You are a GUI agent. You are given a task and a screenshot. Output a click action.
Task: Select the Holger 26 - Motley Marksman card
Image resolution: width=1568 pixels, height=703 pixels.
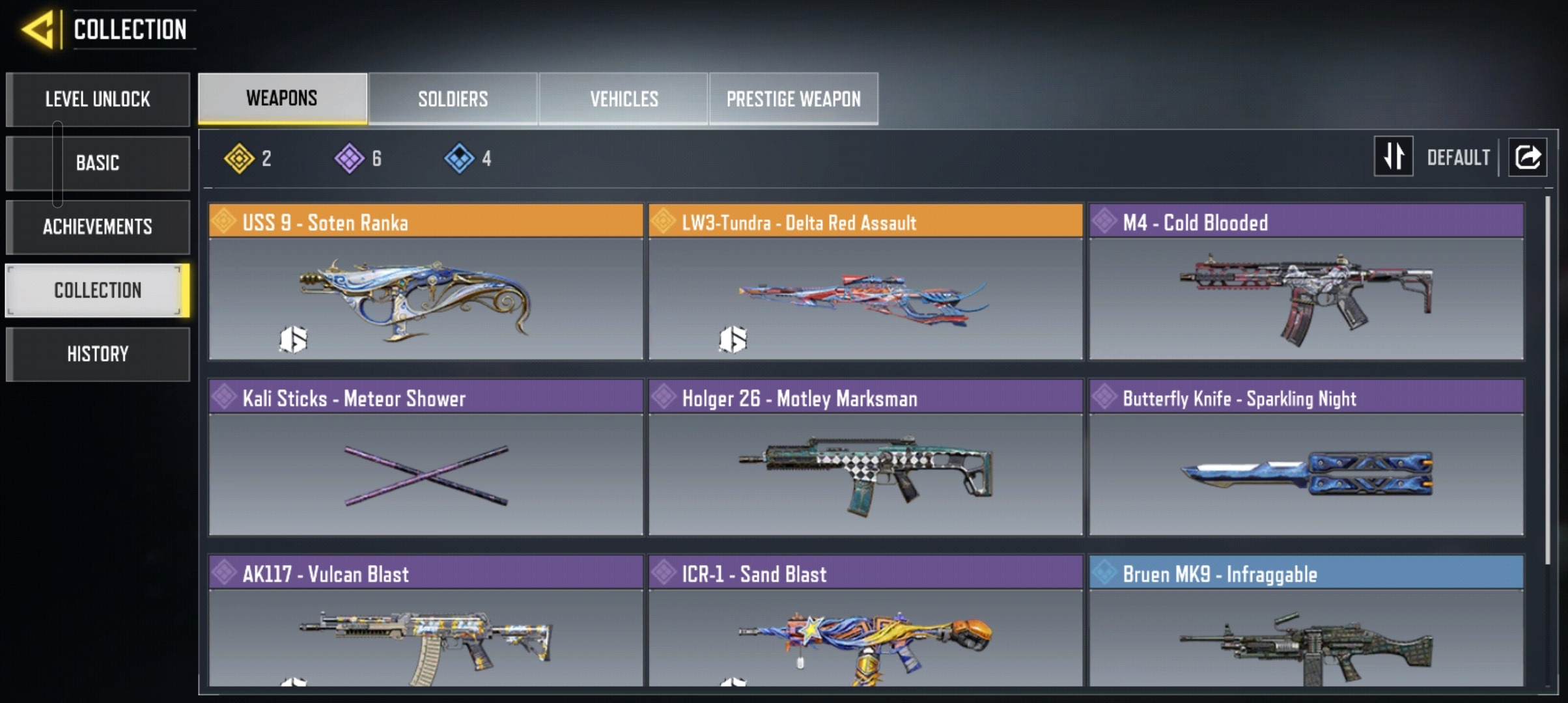click(x=865, y=458)
